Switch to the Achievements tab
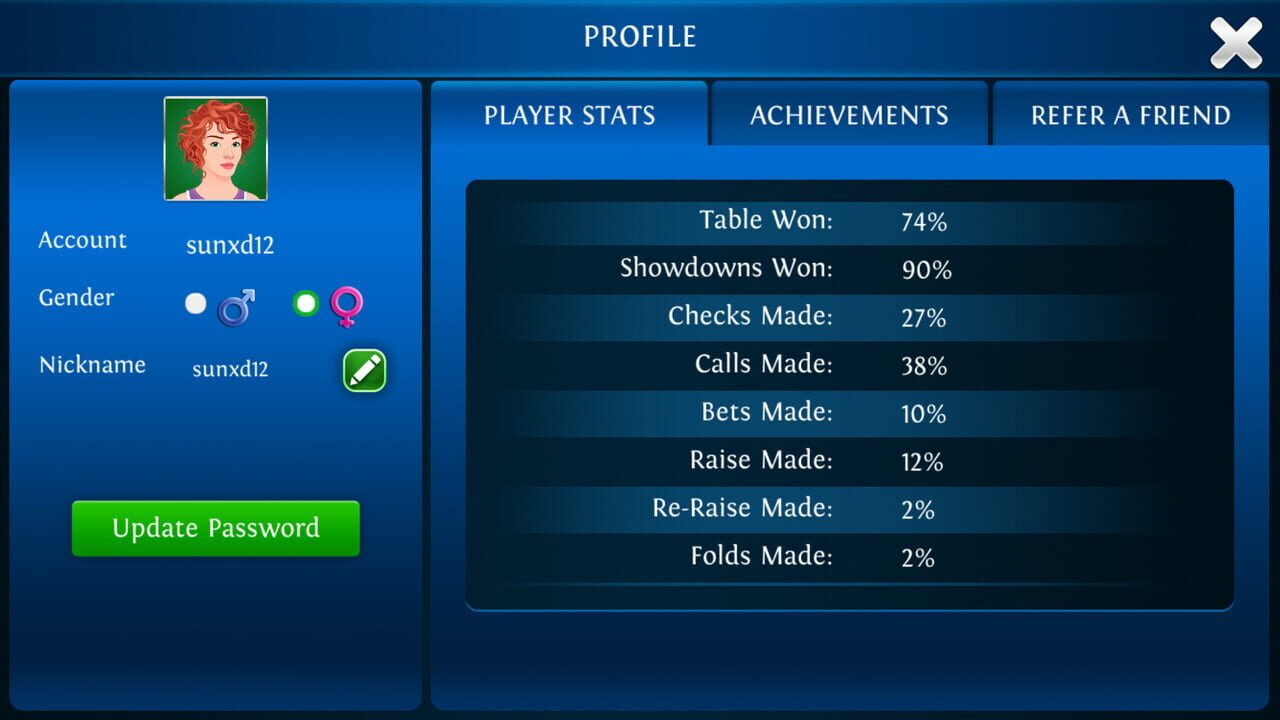Image resolution: width=1280 pixels, height=720 pixels. click(848, 114)
